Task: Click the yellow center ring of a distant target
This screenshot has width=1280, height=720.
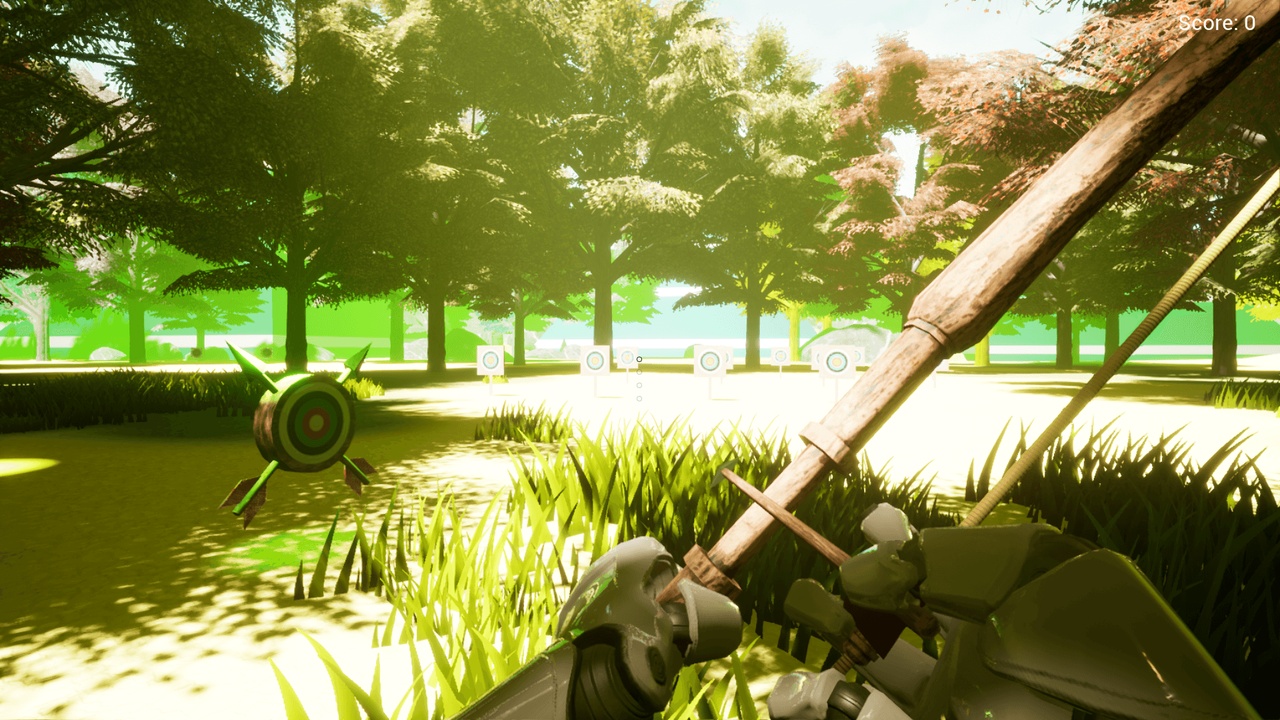Action: pyautogui.click(x=710, y=359)
